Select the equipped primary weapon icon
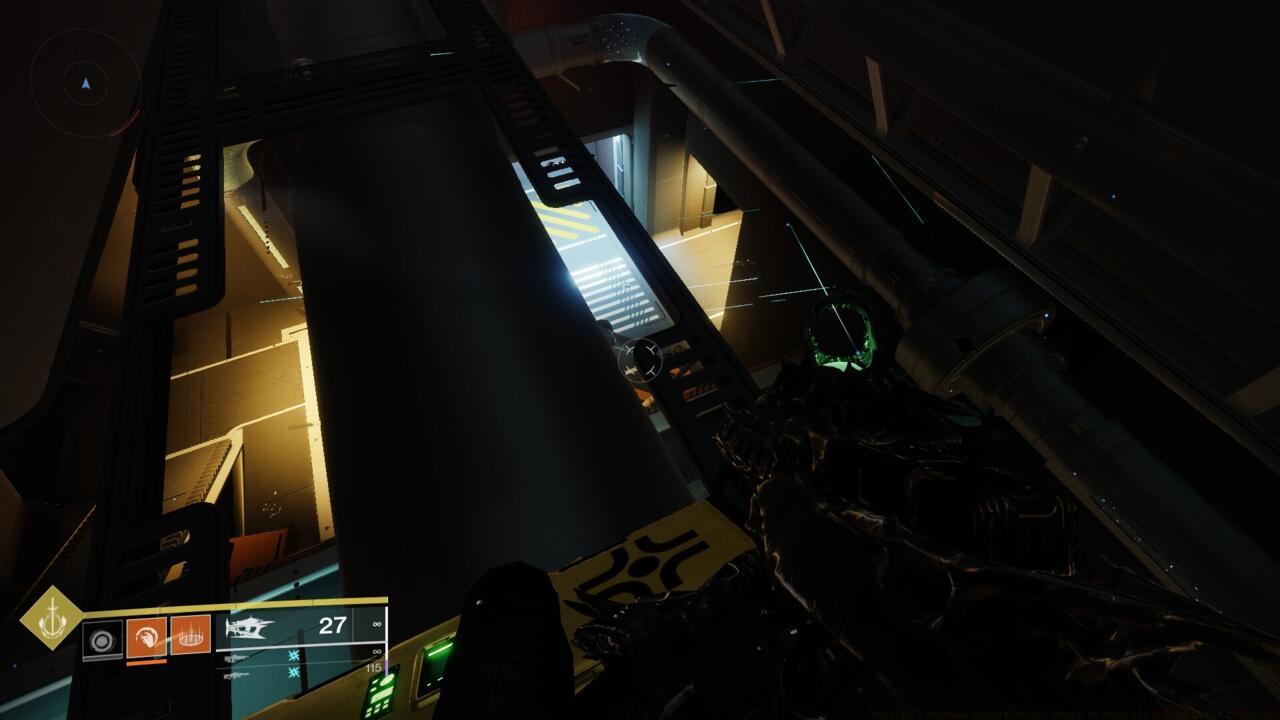The height and width of the screenshot is (720, 1280). coord(250,628)
